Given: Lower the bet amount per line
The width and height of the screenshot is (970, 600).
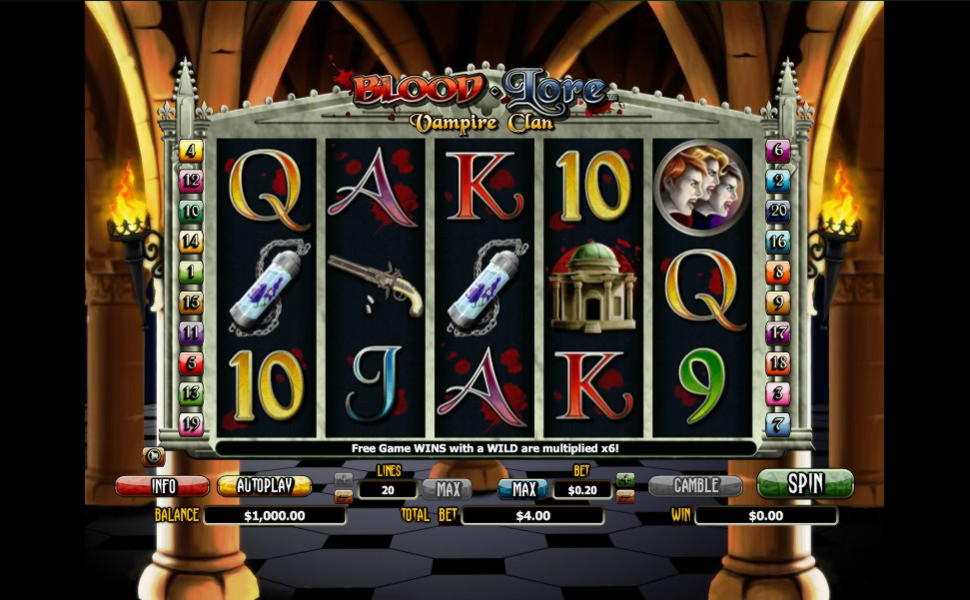Looking at the screenshot, I should click(625, 496).
